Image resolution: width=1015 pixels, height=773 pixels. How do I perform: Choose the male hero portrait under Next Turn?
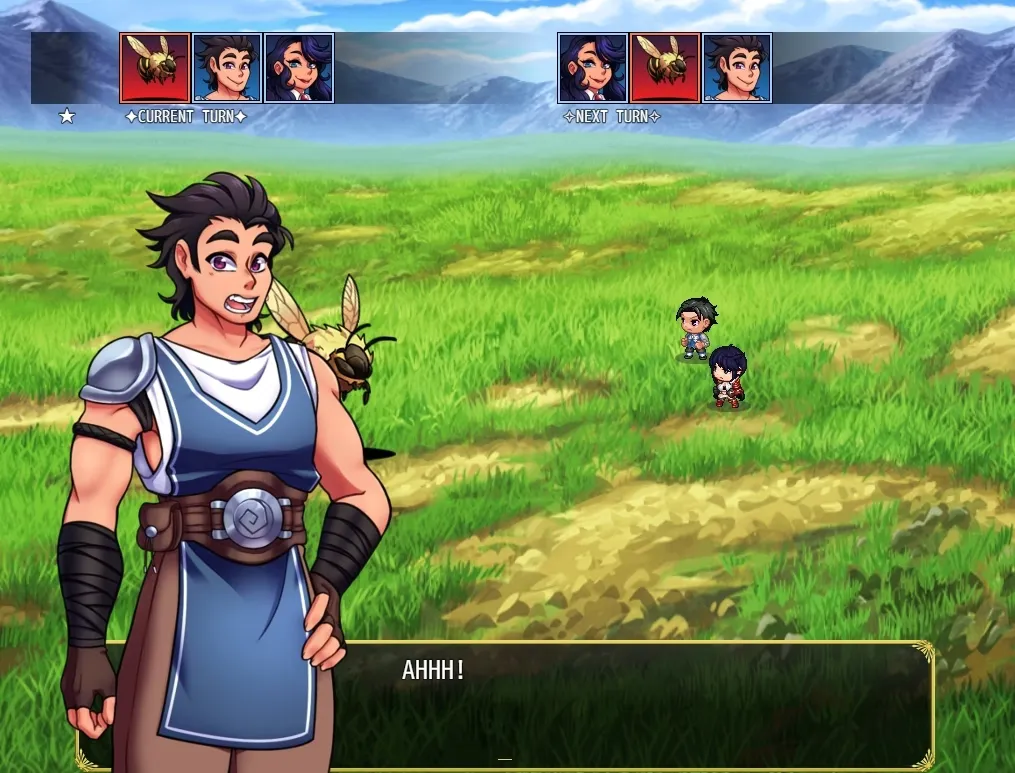[x=737, y=68]
